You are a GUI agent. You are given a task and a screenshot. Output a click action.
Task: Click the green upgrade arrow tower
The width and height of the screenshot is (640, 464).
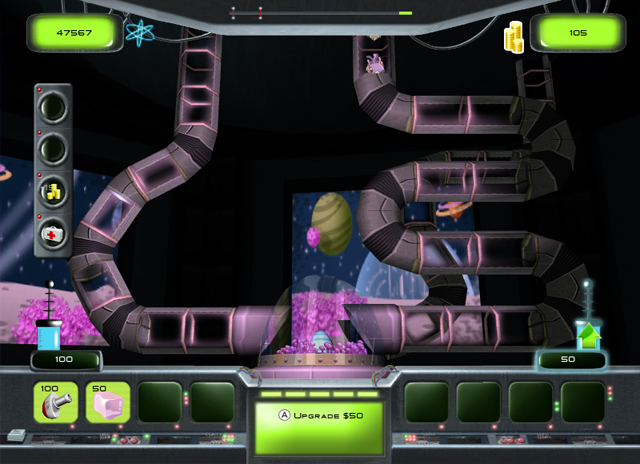tap(589, 335)
